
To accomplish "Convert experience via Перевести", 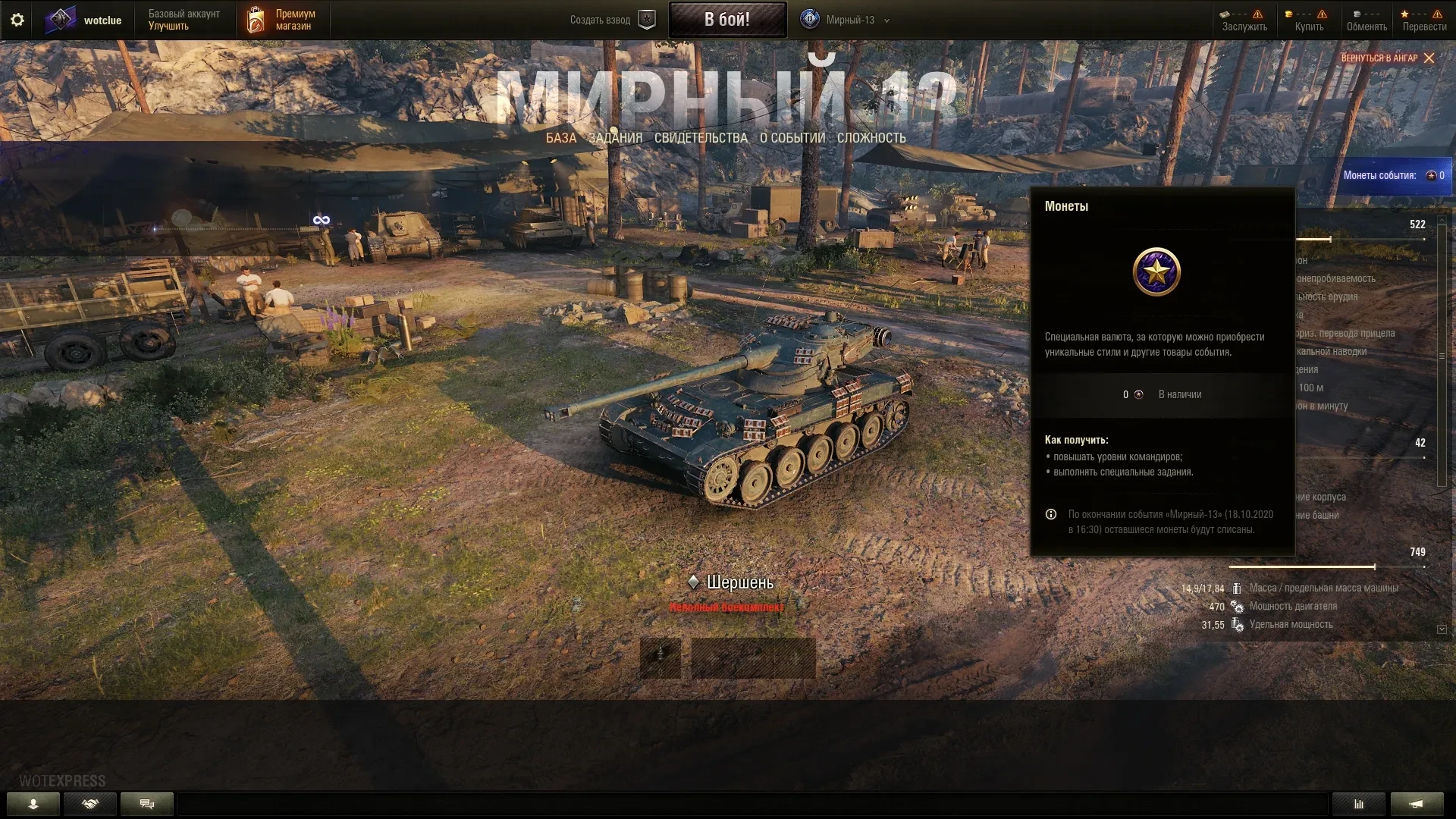I will coord(1424,20).
